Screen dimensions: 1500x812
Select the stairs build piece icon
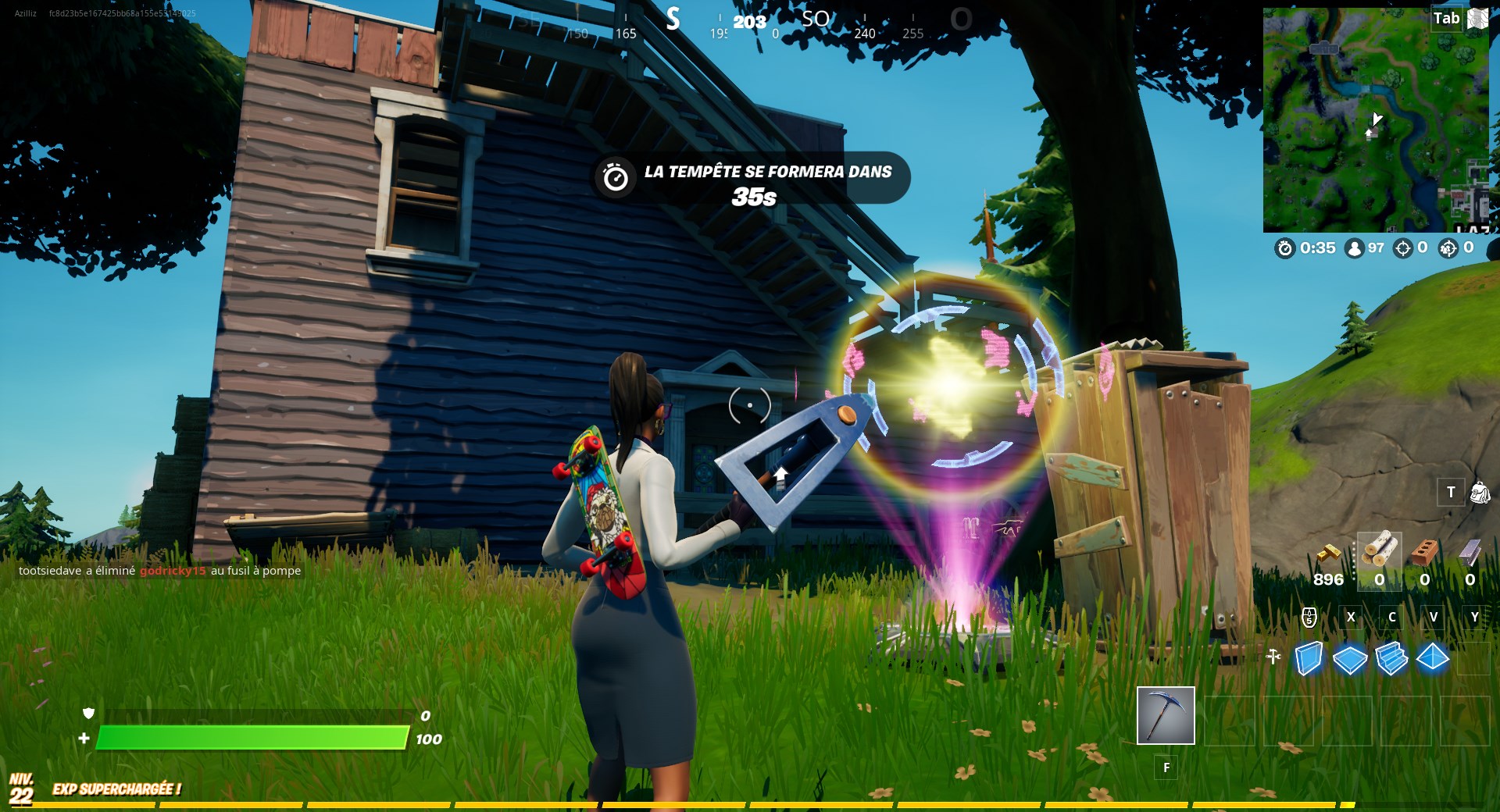click(x=1392, y=658)
